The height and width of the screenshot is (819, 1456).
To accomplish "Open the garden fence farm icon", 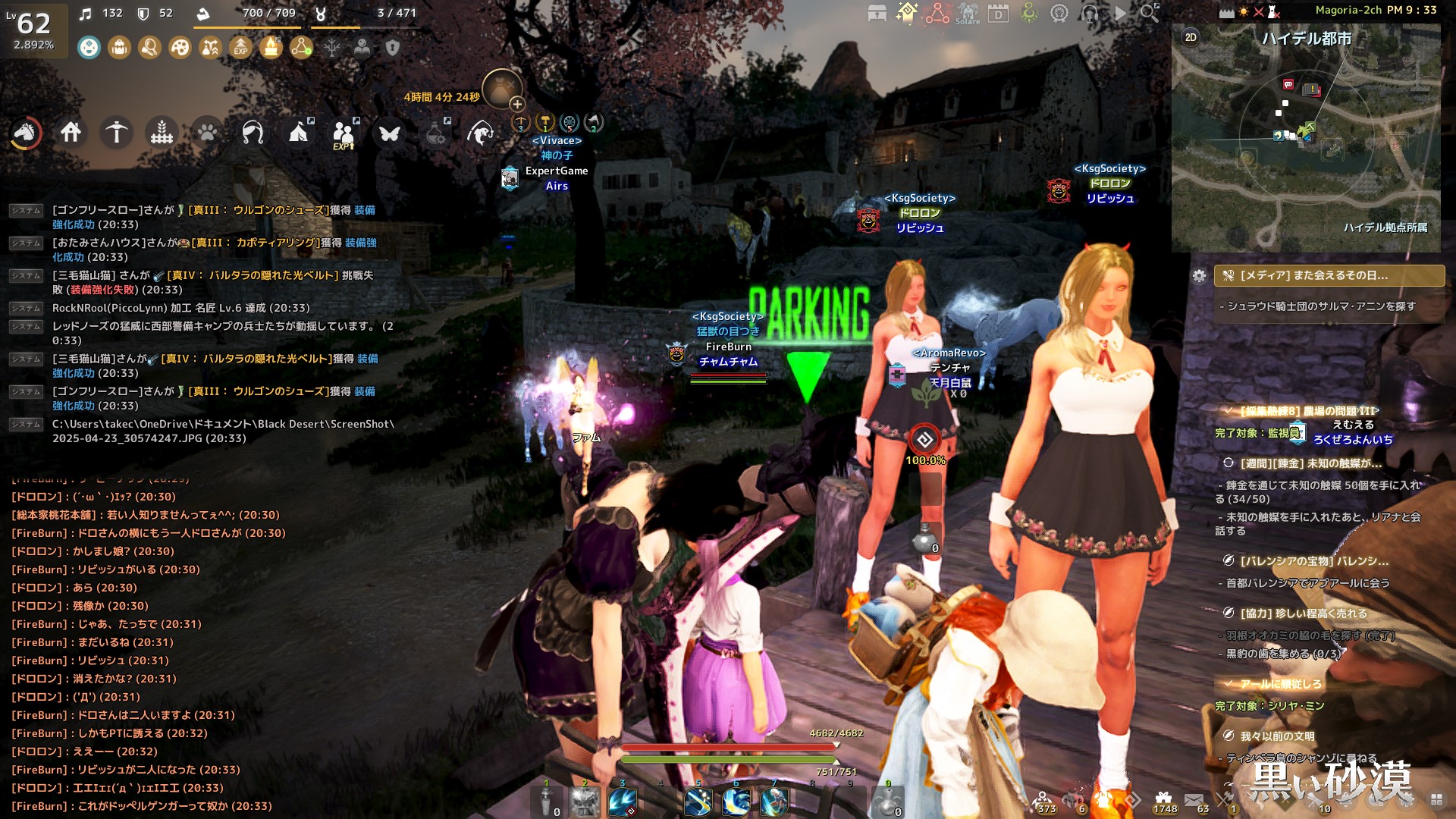I will [x=162, y=133].
